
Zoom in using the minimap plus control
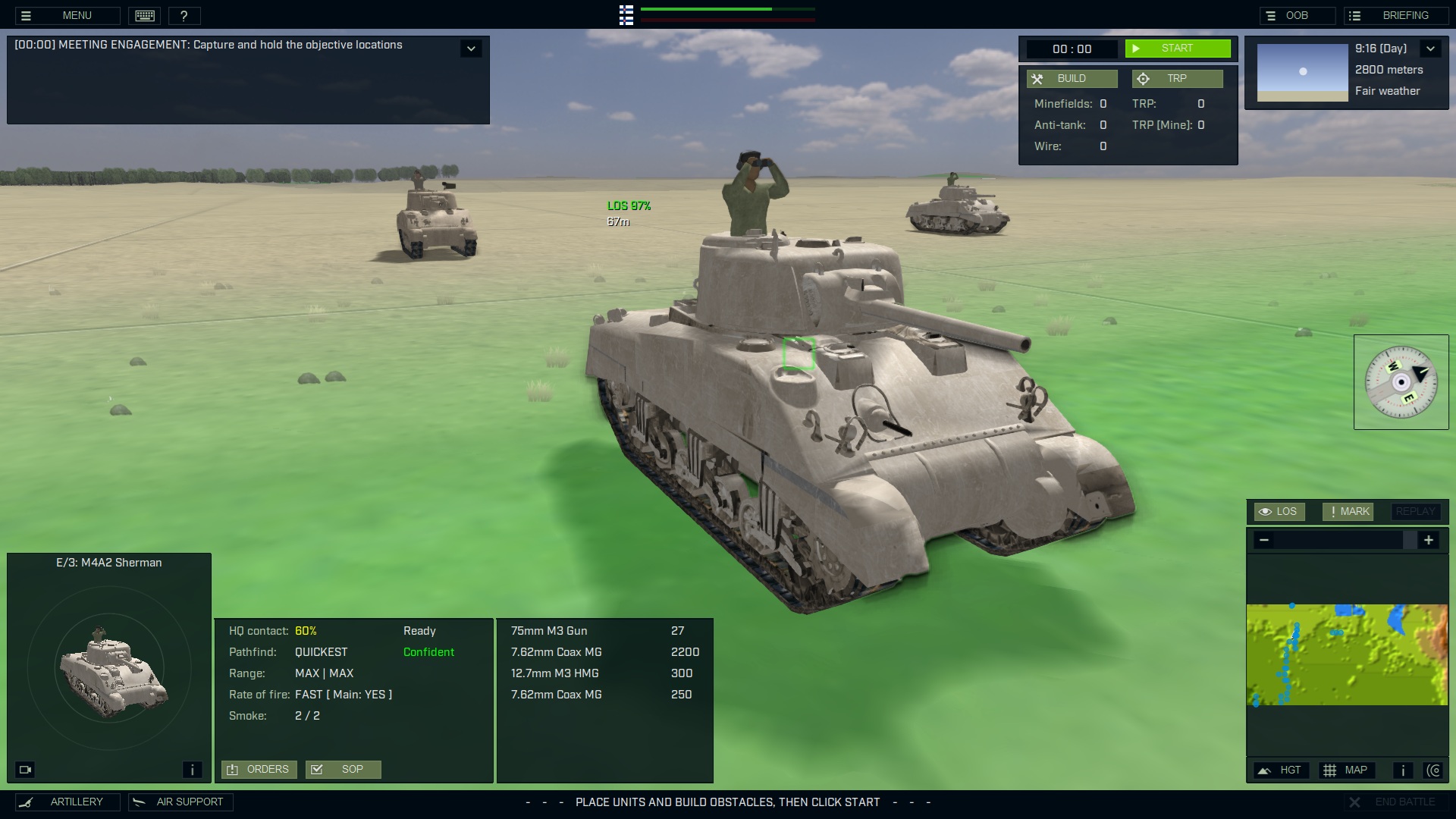tap(1429, 540)
